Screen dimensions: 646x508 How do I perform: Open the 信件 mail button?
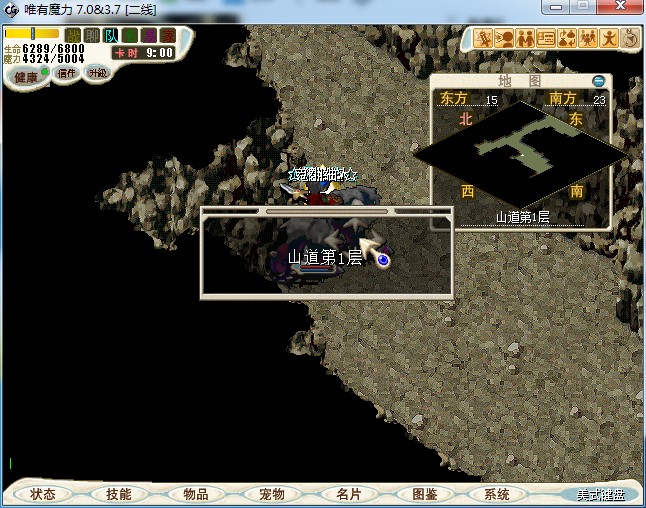[67, 73]
